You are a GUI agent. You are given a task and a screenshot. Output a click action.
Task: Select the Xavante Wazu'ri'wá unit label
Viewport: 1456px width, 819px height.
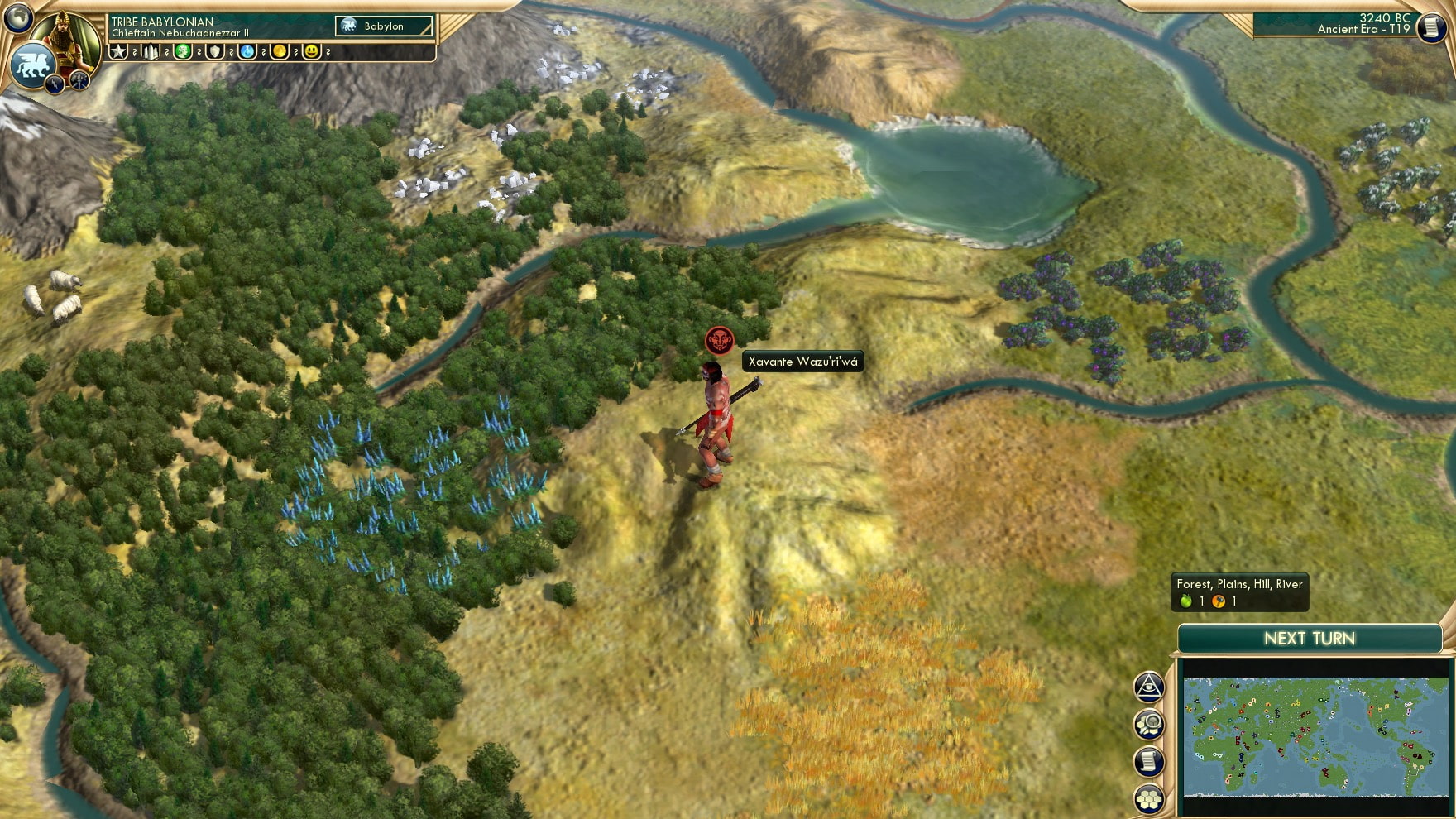[x=803, y=362]
